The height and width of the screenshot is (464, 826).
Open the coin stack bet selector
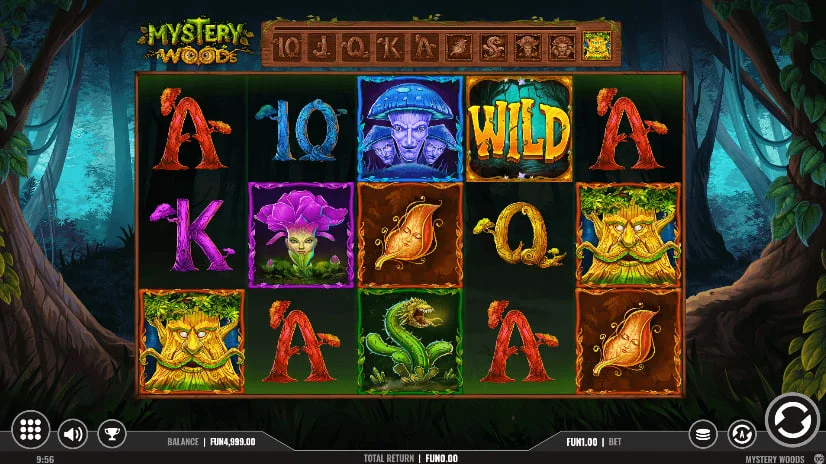(704, 433)
